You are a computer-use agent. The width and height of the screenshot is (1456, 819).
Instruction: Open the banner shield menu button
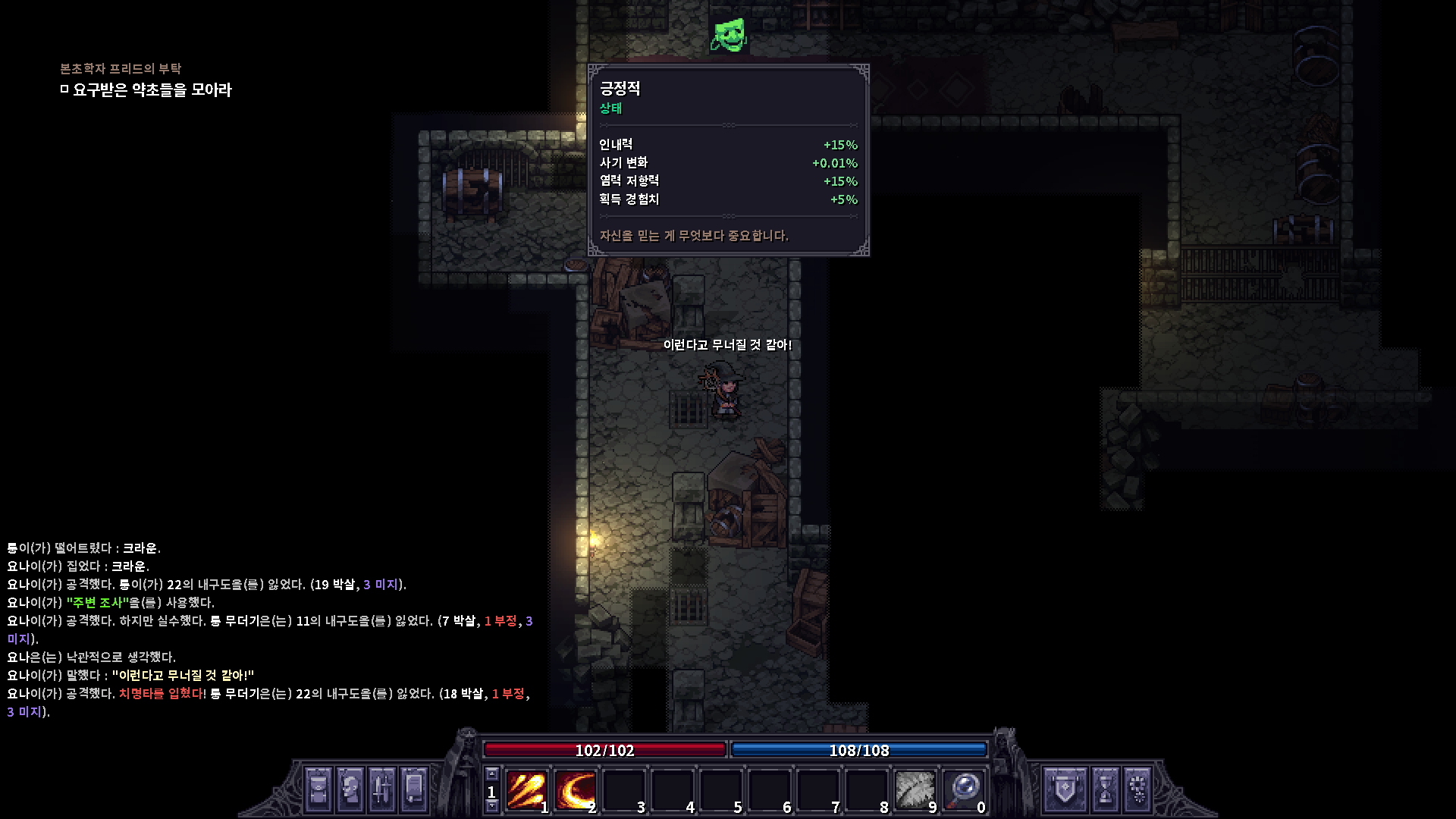pyautogui.click(x=1065, y=789)
